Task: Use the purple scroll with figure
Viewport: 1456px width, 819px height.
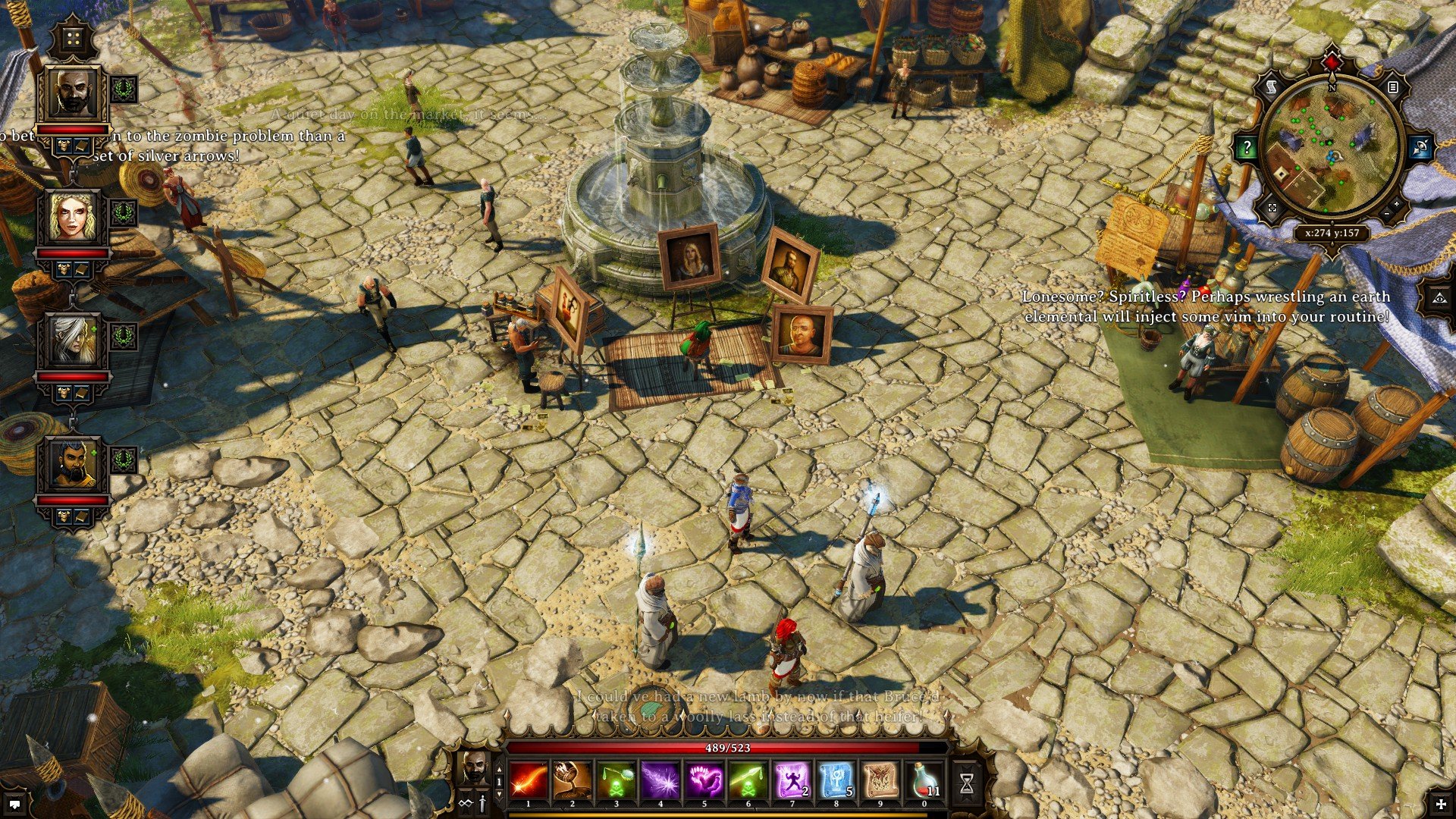Action: tap(792, 781)
